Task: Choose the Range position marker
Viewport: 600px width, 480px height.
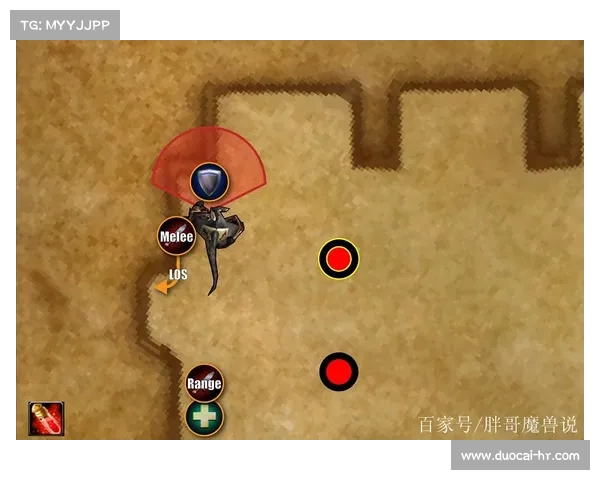Action: pyautogui.click(x=204, y=383)
